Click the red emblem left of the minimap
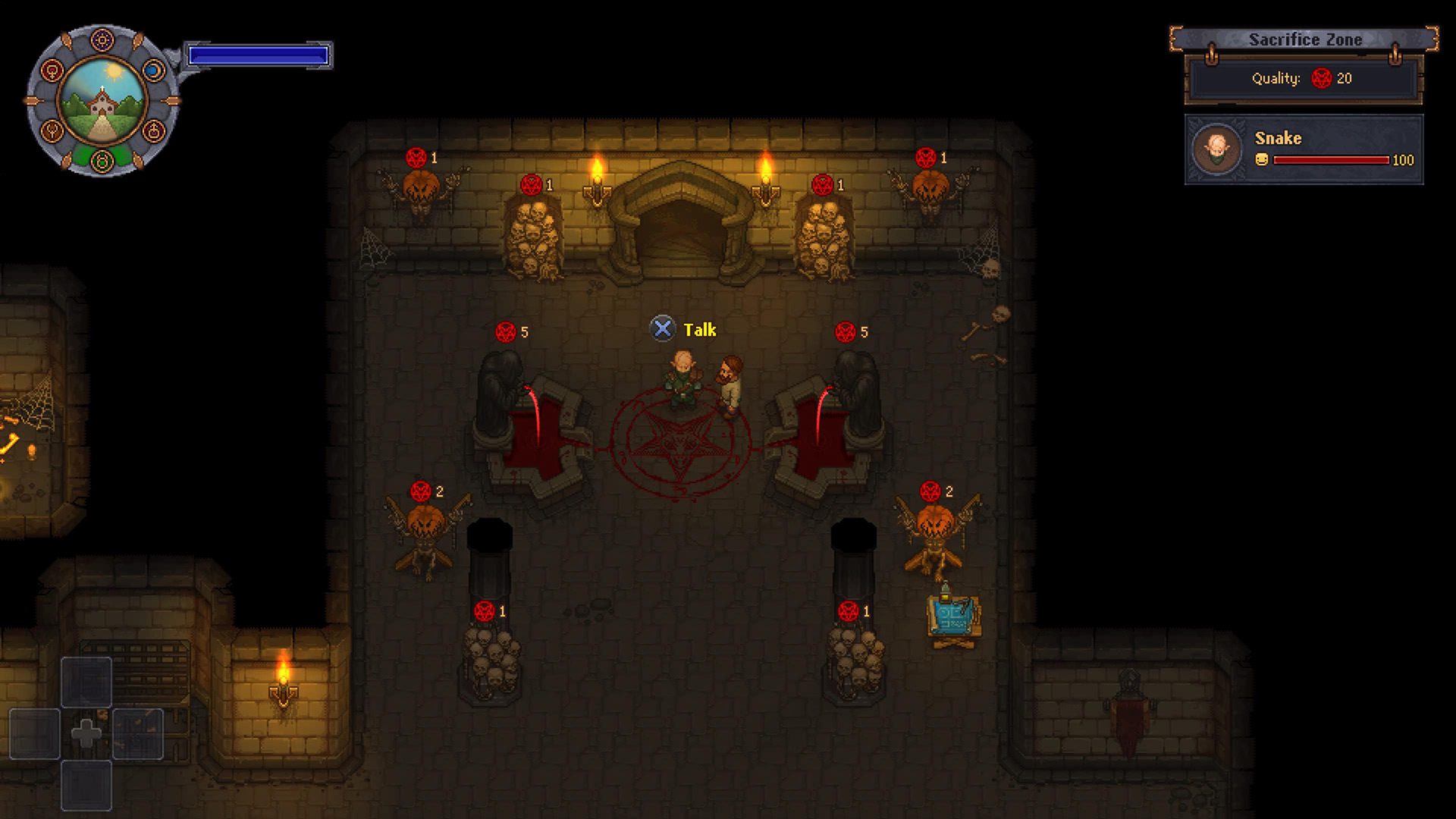This screenshot has width=1456, height=819. click(51, 71)
